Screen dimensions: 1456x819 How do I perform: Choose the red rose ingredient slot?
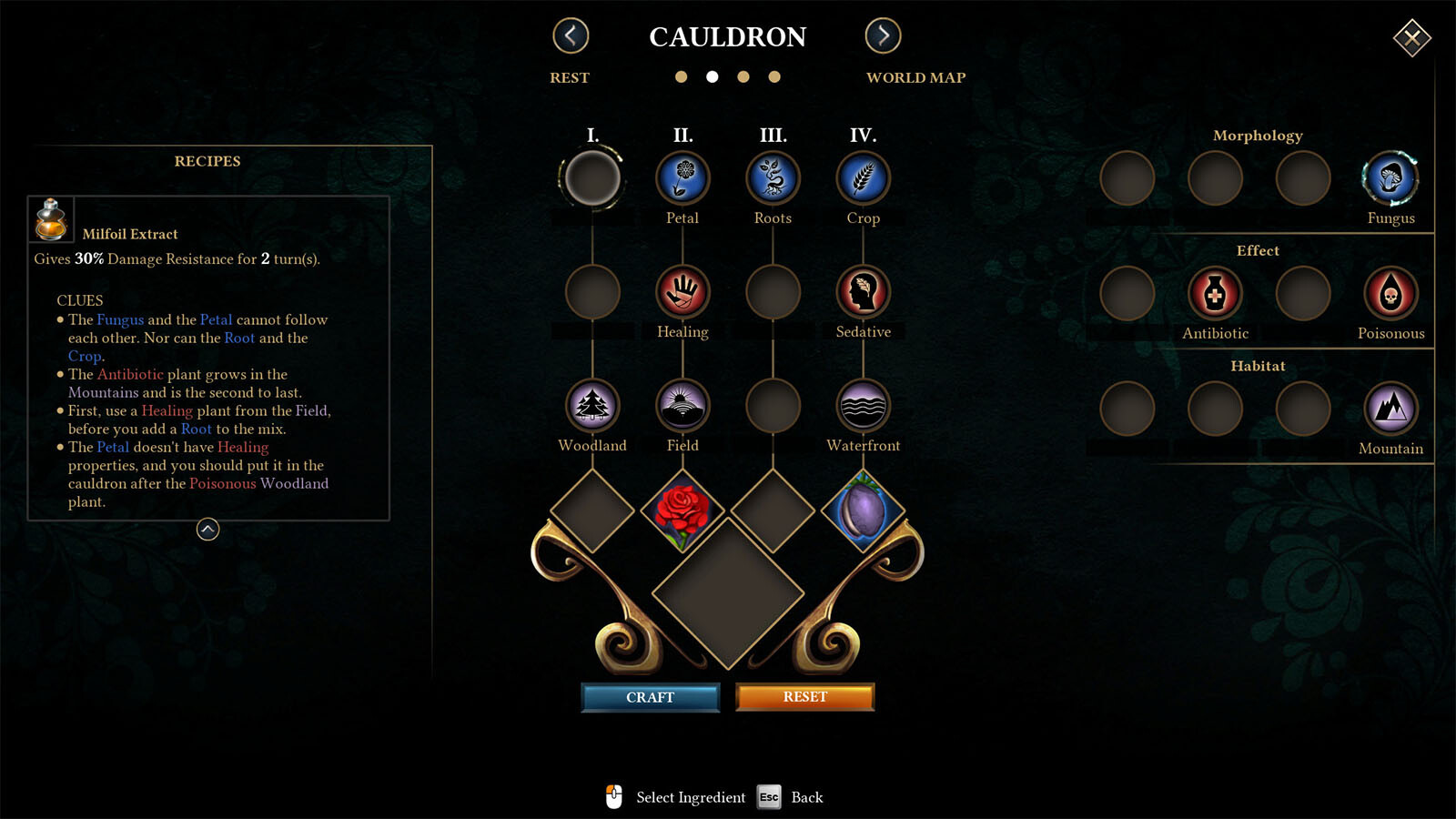[682, 511]
